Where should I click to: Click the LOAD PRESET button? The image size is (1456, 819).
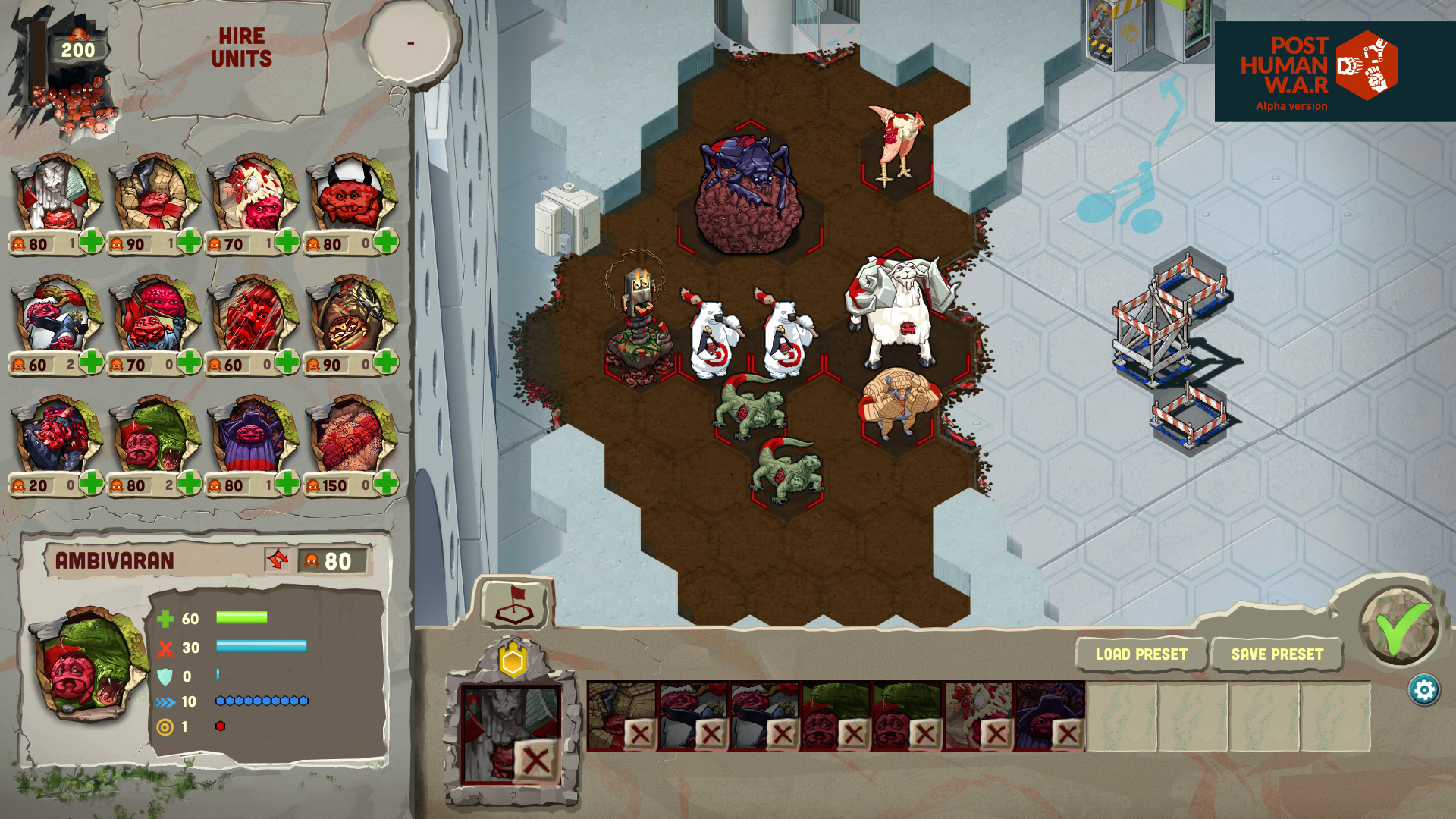coord(1140,654)
